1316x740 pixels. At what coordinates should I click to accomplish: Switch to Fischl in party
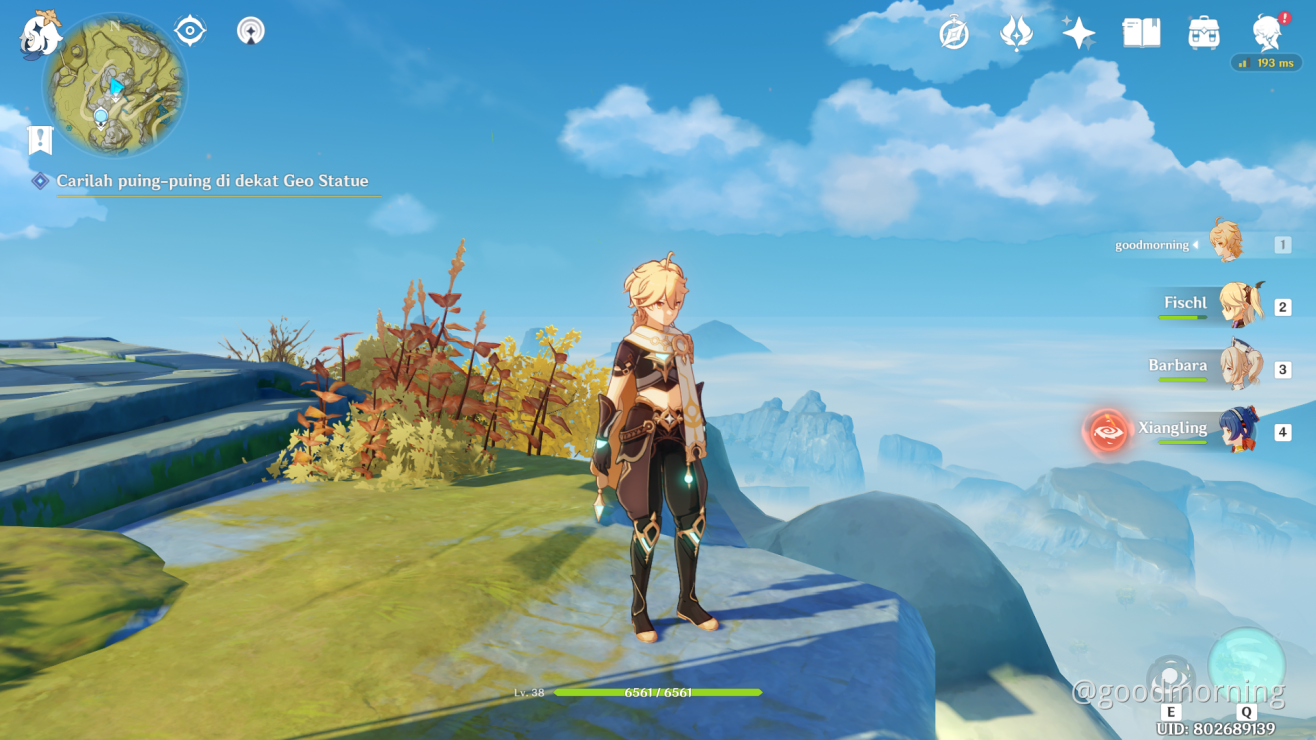1240,305
